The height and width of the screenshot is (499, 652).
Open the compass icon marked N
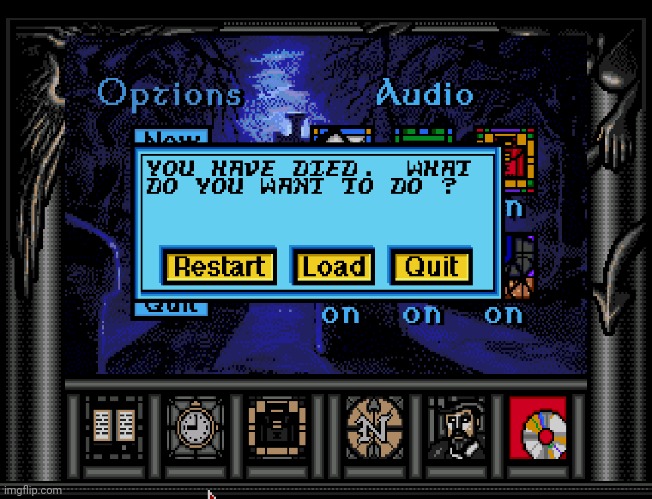pos(374,427)
